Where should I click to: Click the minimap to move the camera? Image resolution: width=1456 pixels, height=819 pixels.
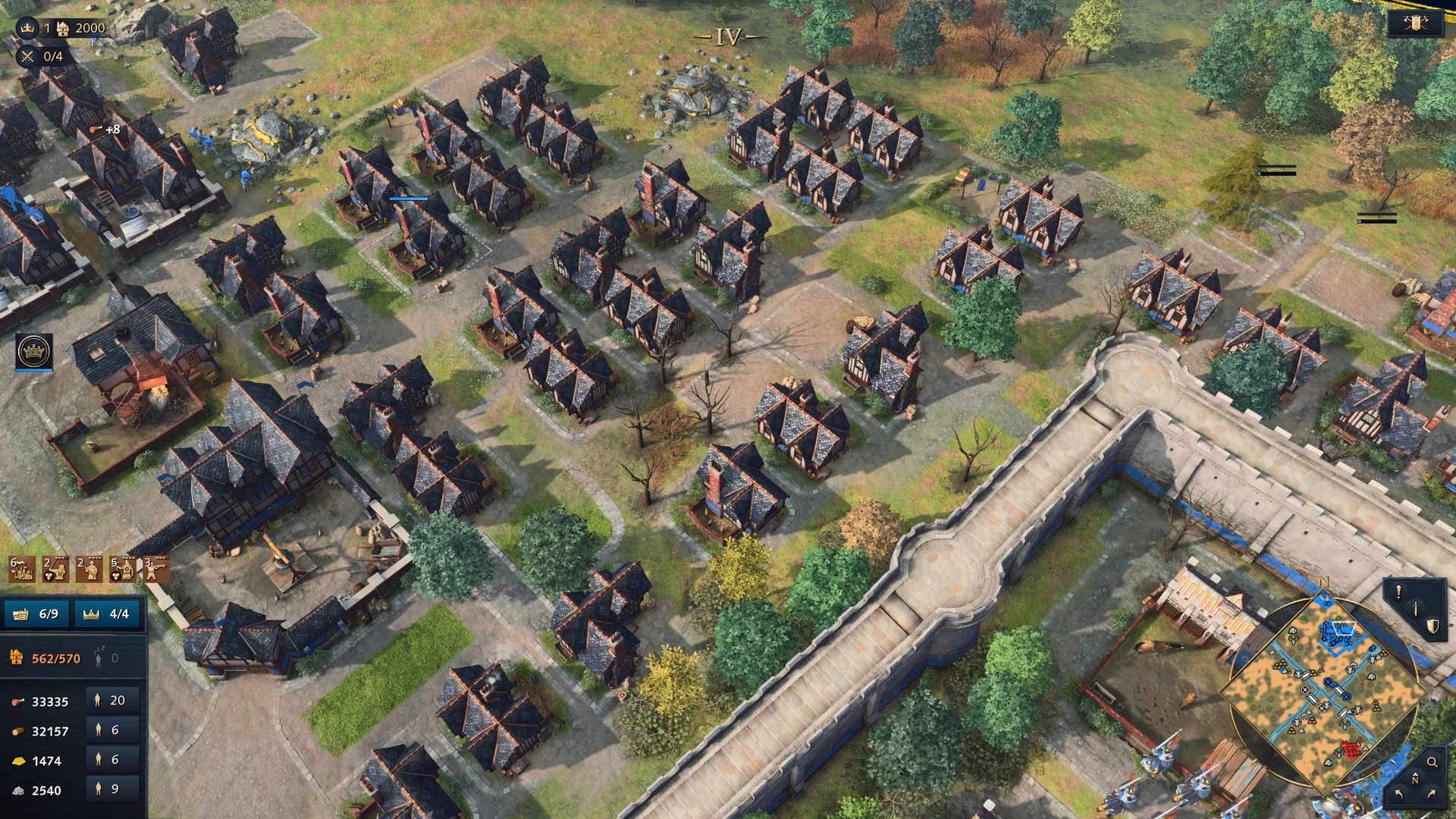click(1323, 690)
